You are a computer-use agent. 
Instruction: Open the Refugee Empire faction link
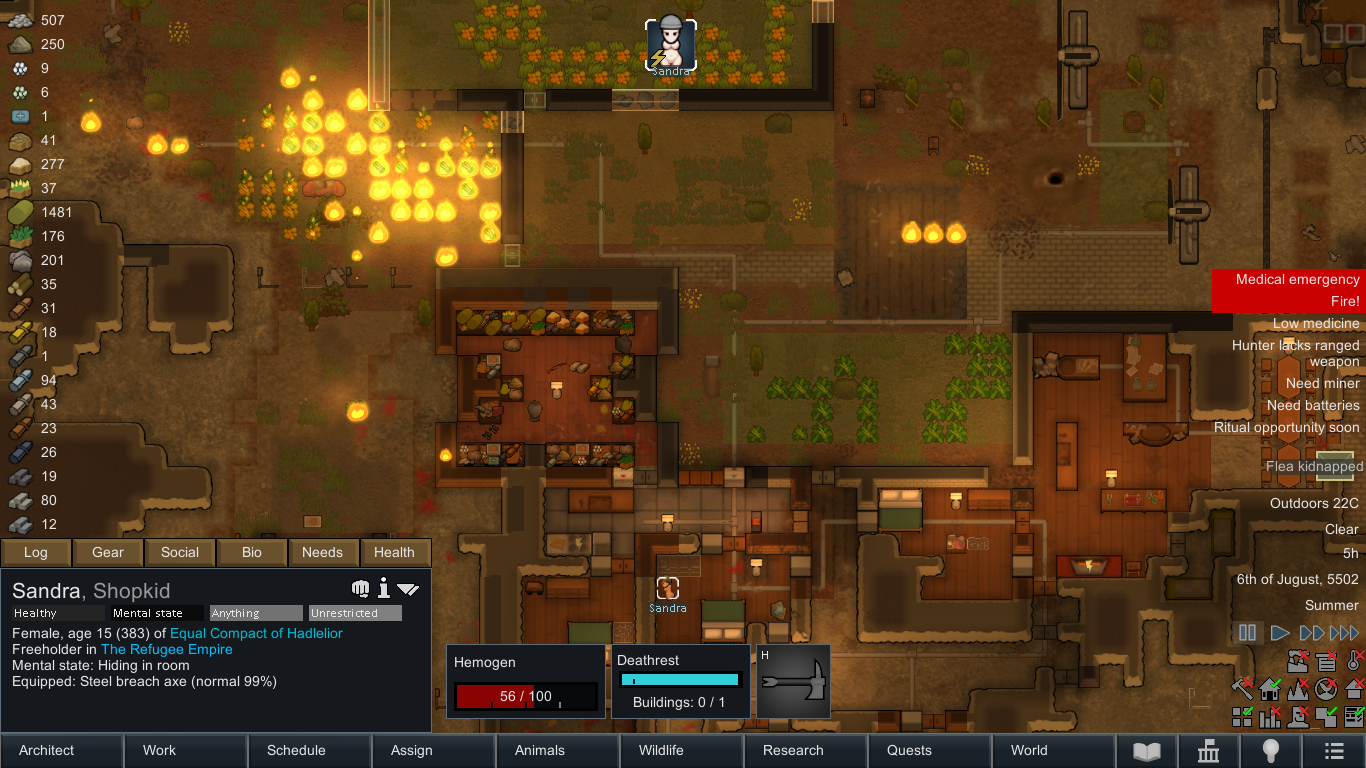[x=166, y=649]
